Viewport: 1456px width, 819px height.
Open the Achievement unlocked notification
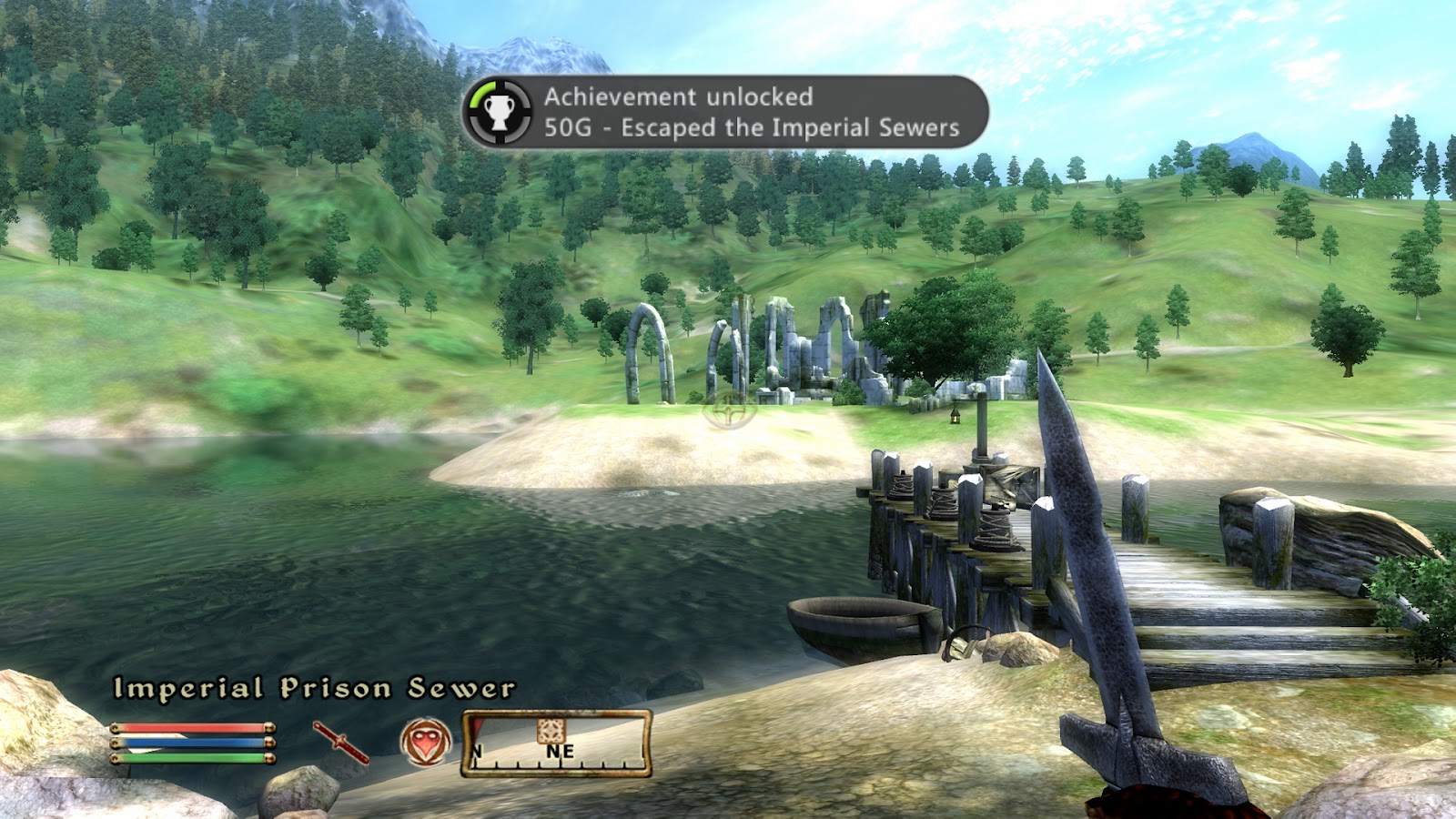tap(724, 112)
